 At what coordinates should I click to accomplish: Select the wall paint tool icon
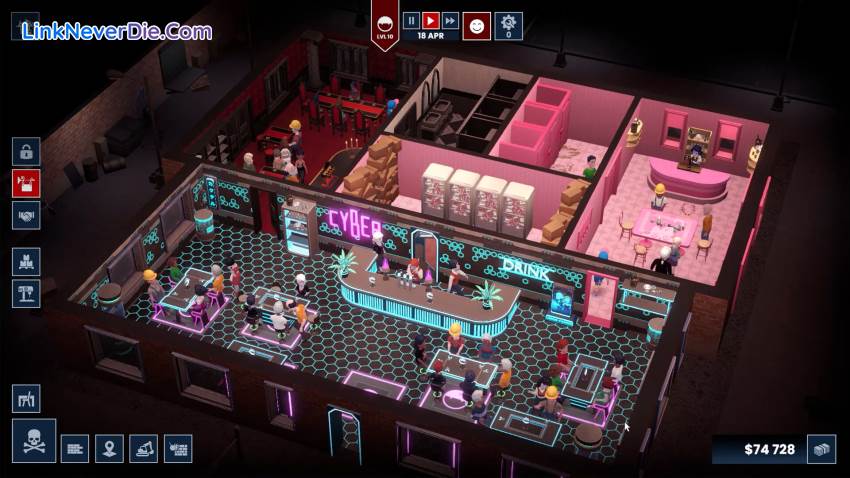tap(178, 448)
